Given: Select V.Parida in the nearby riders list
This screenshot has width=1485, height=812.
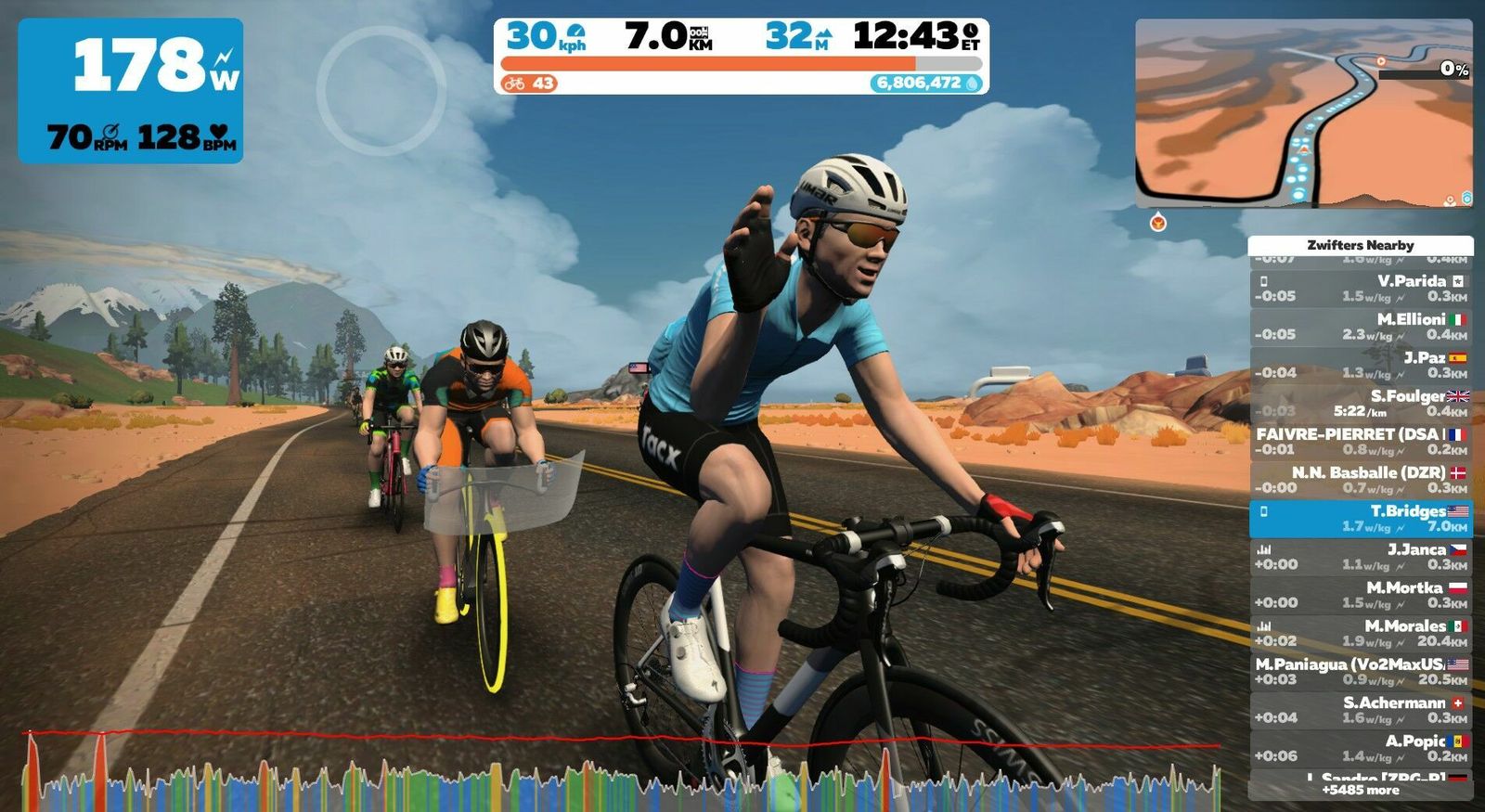Looking at the screenshot, I should (x=1361, y=289).
